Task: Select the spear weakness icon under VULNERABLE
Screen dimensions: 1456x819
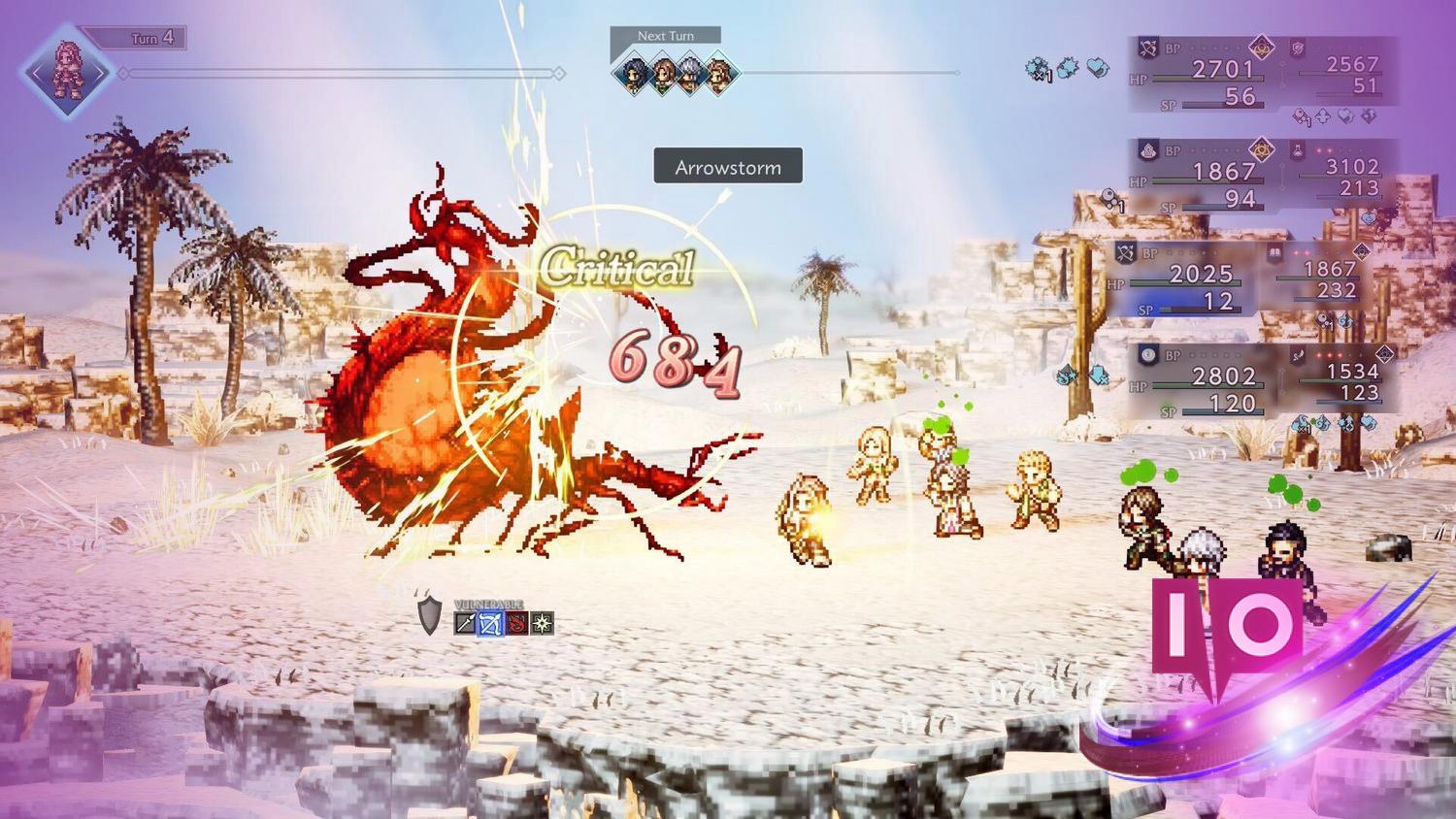Action: (x=462, y=625)
